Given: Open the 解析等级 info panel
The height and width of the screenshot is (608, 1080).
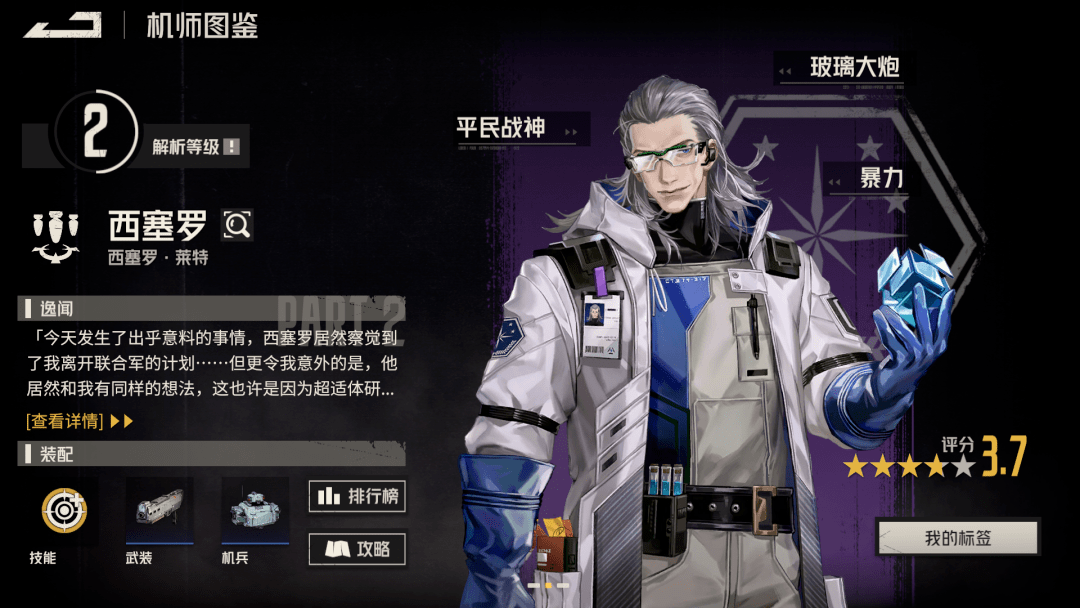Looking at the screenshot, I should [197, 147].
